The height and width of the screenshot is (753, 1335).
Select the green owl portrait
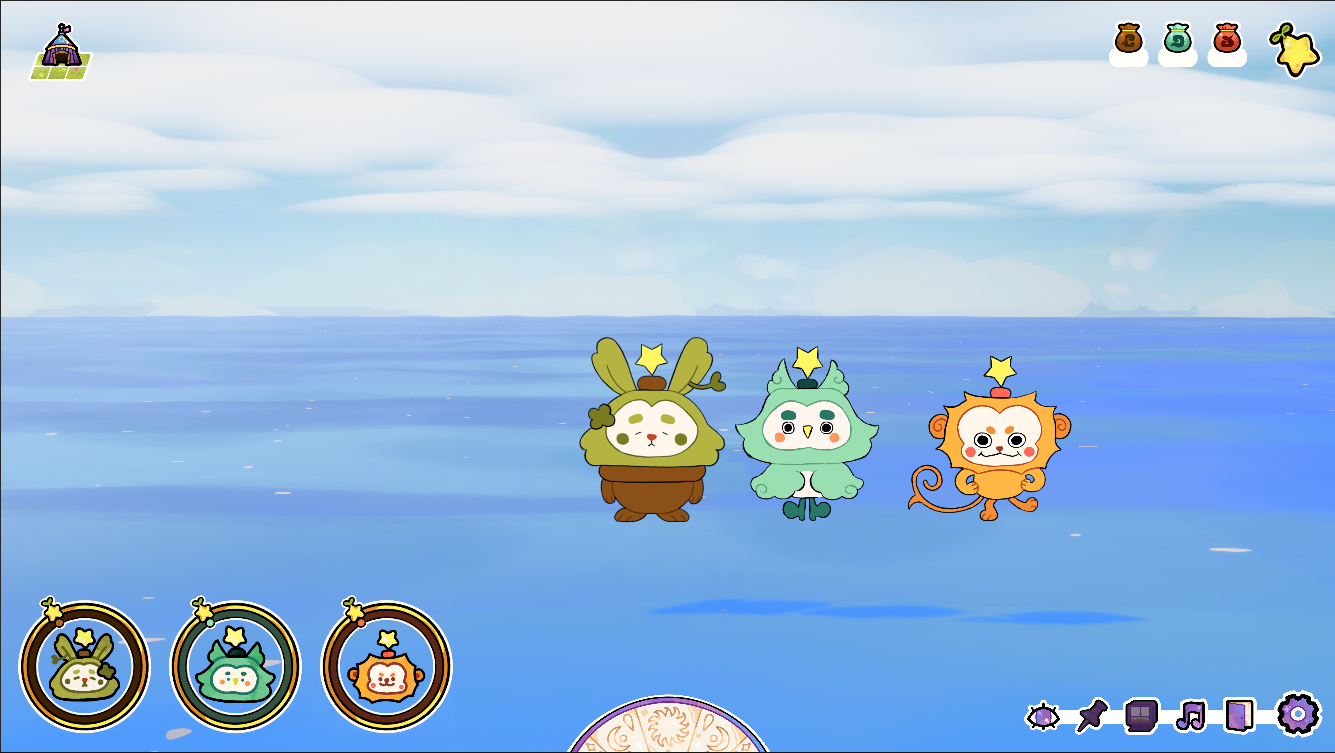tap(235, 666)
